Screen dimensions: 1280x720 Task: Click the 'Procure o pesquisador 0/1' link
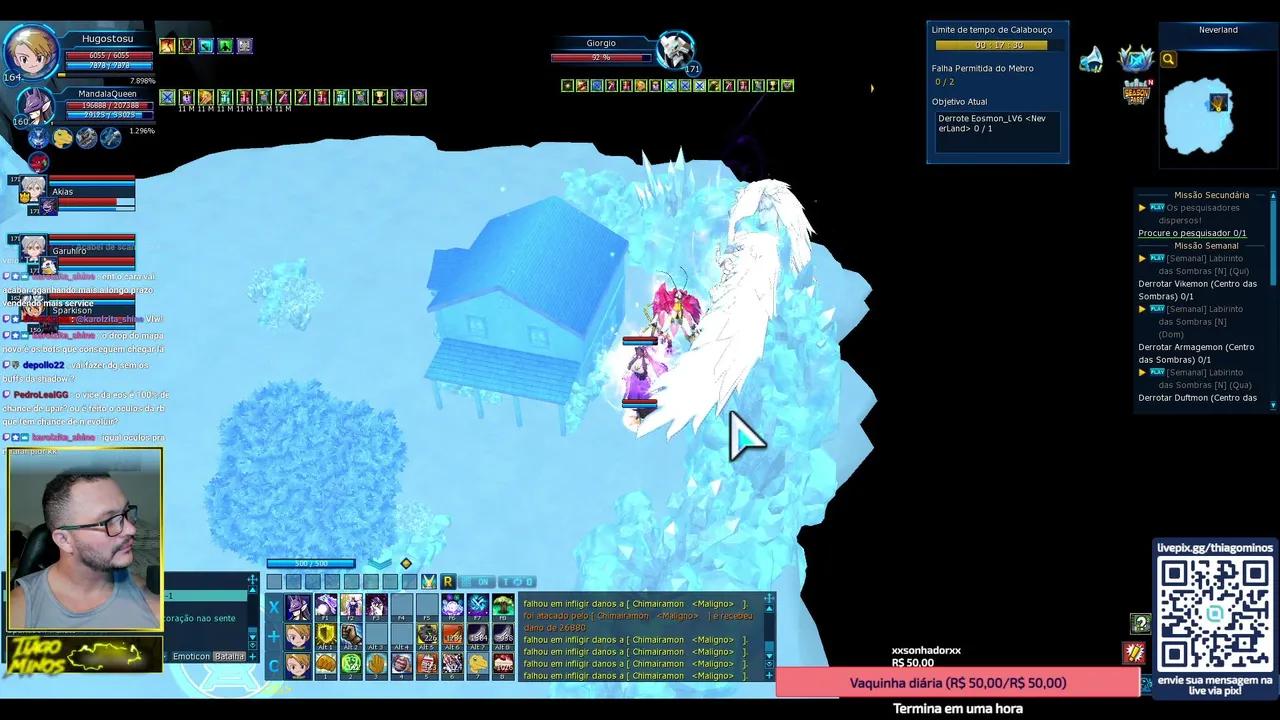click(x=1191, y=232)
